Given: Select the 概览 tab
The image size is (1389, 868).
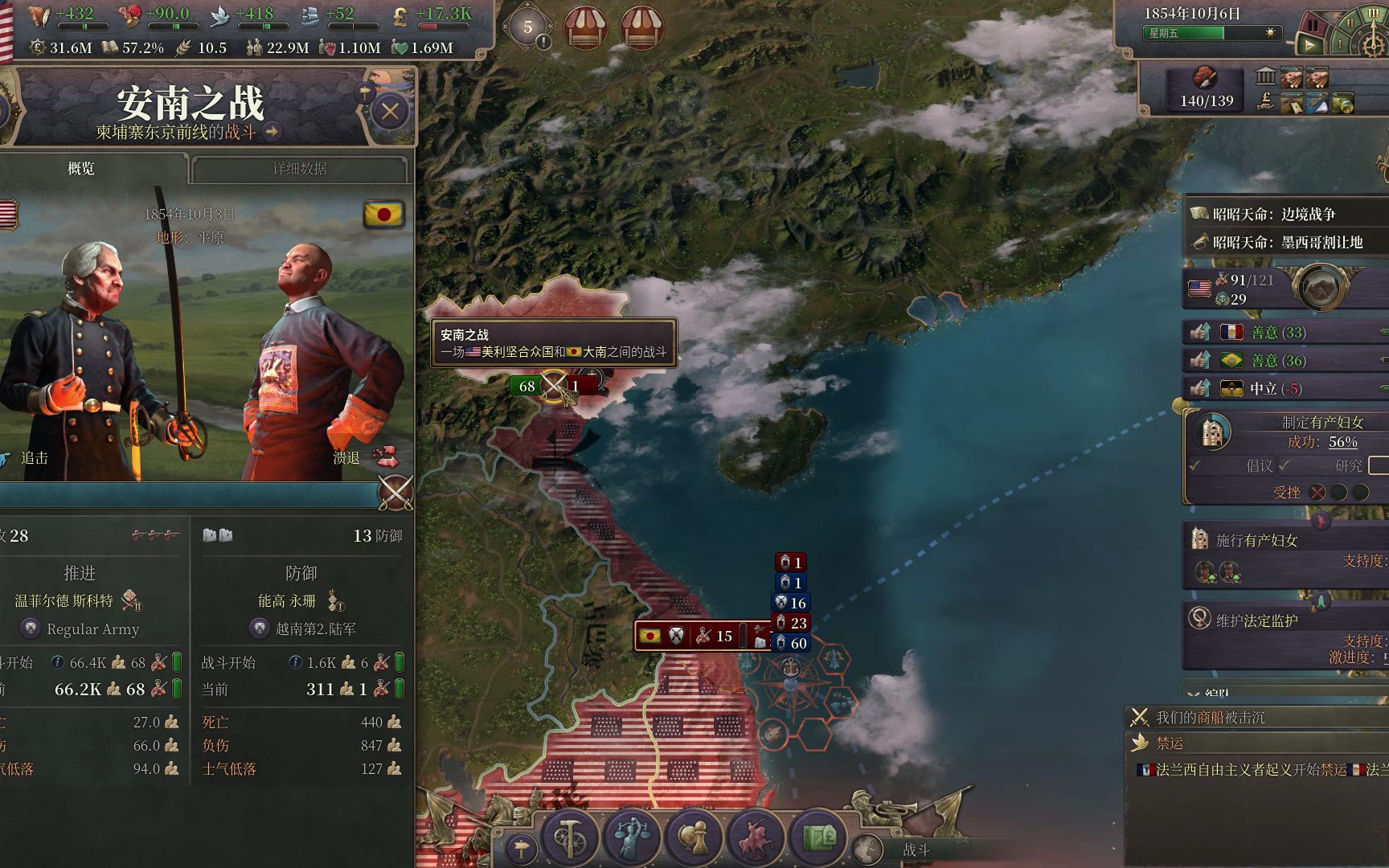Looking at the screenshot, I should click(81, 169).
